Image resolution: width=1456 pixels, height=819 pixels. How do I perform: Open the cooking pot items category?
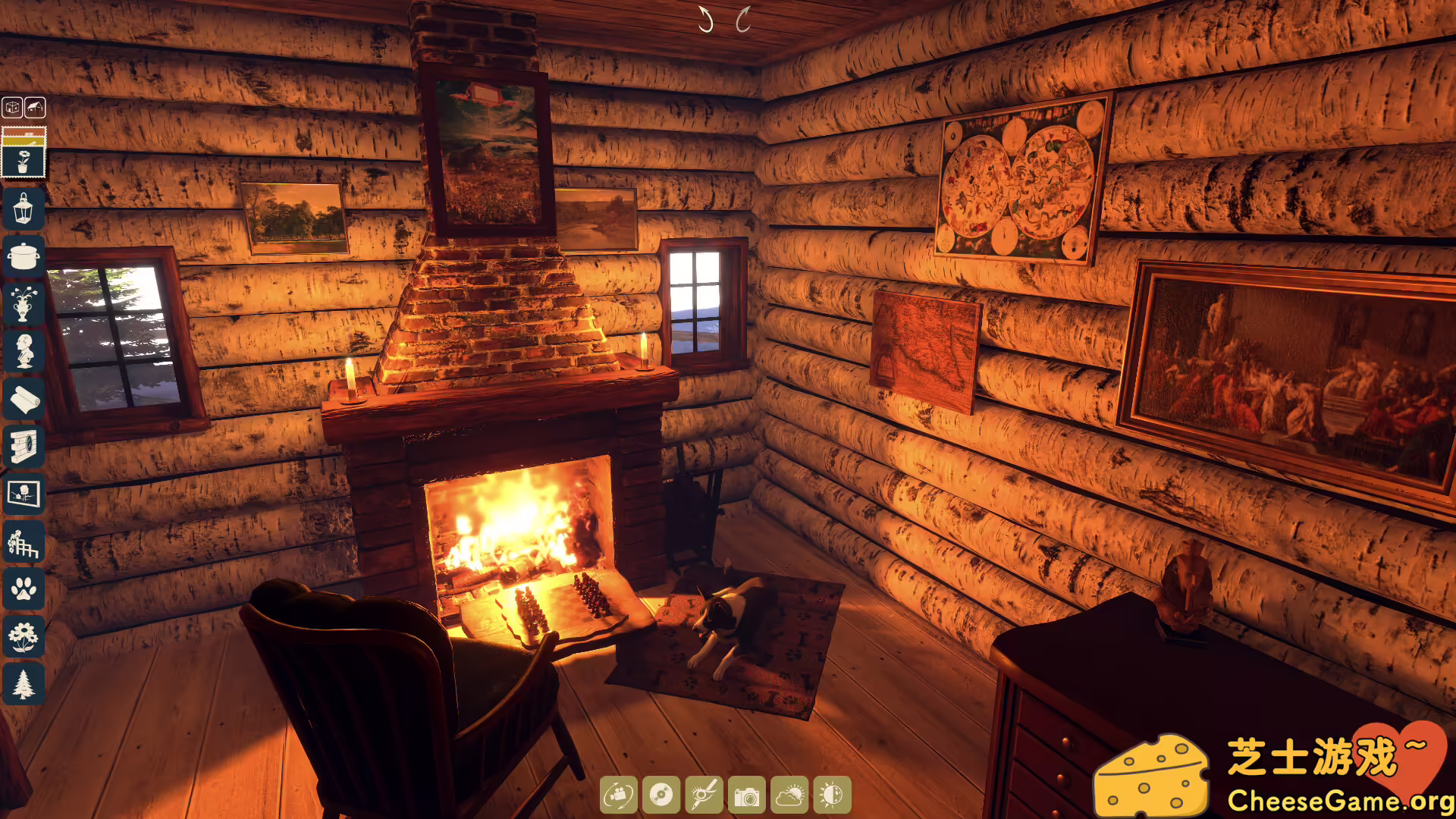point(24,256)
